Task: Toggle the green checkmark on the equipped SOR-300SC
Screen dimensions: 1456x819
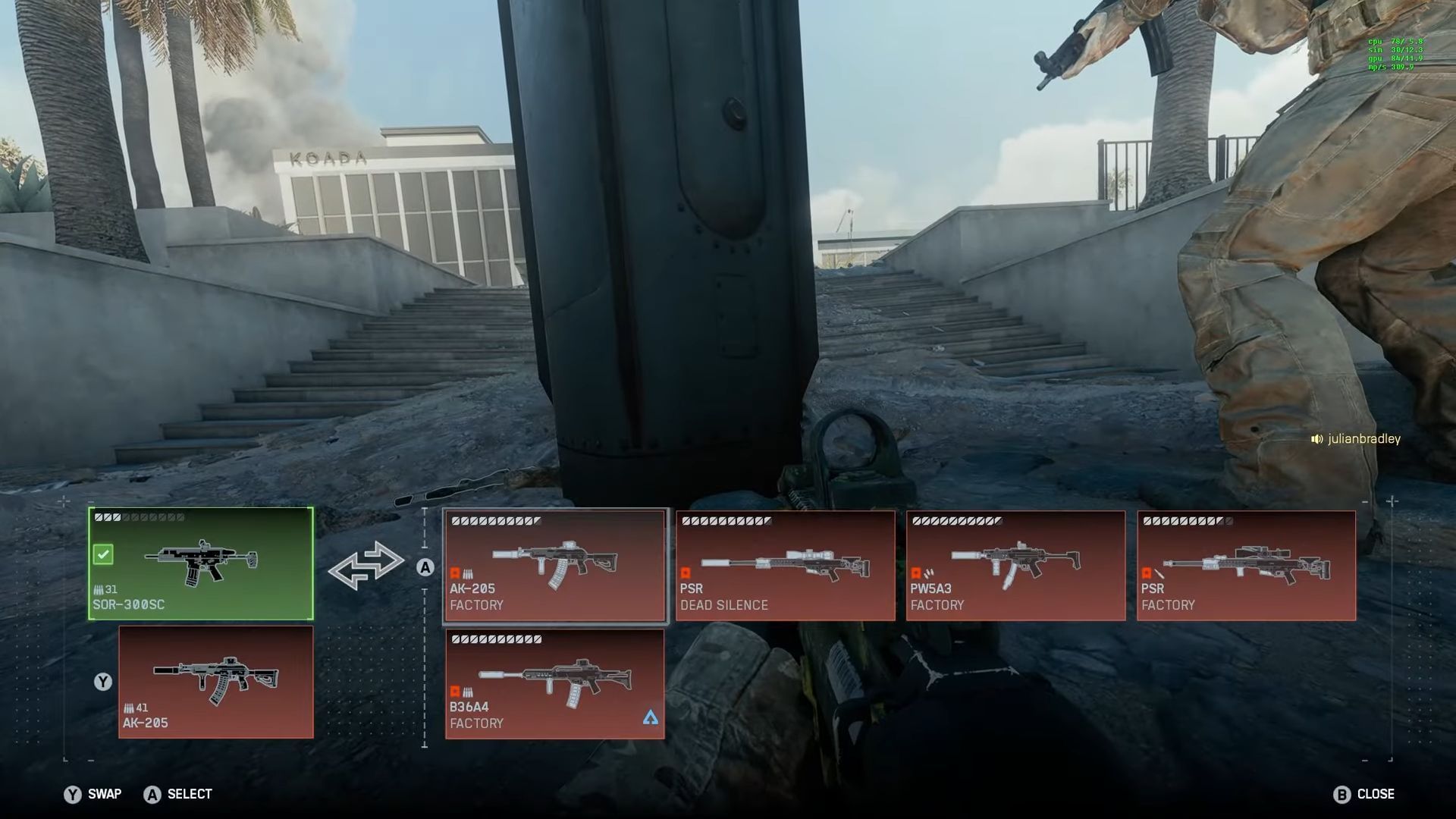Action: (x=105, y=554)
